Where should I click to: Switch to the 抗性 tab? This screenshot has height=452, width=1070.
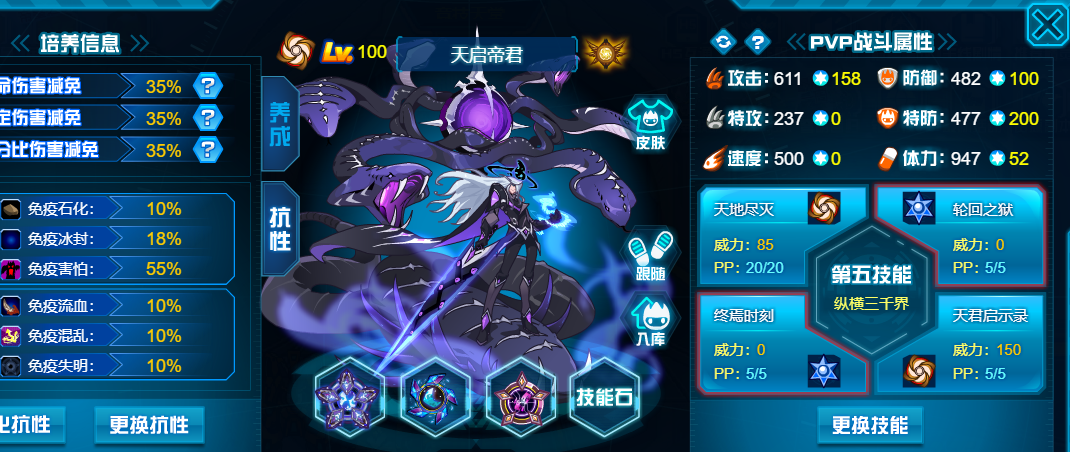[279, 229]
